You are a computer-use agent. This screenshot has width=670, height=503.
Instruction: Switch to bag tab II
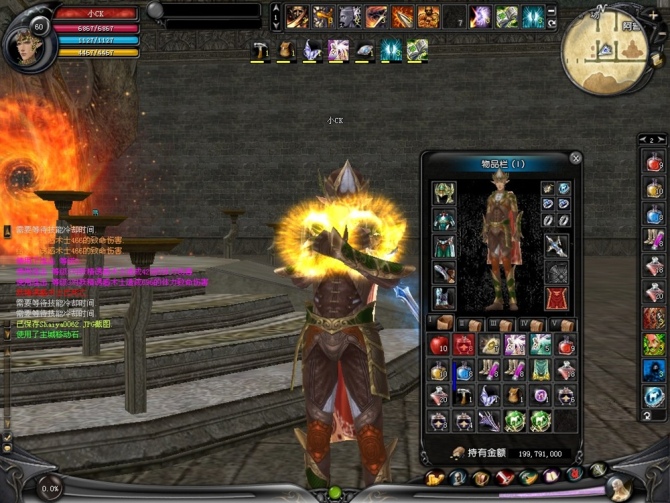pos(471,324)
